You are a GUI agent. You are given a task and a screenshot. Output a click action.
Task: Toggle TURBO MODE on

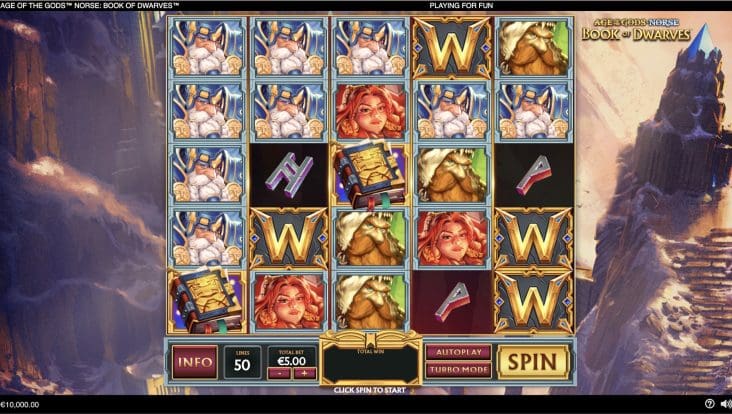458,370
